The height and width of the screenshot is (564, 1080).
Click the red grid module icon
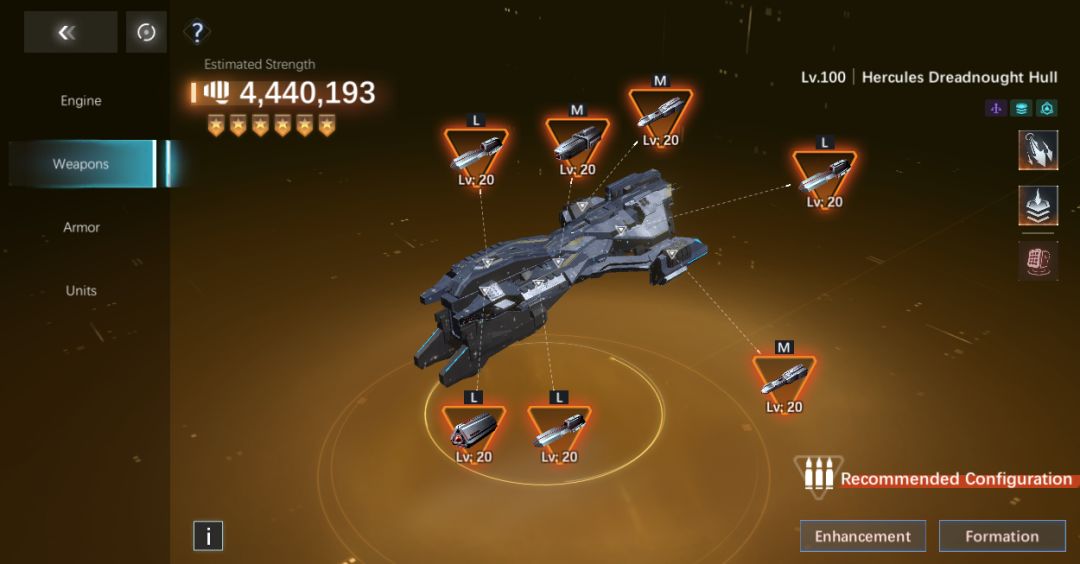1038,261
